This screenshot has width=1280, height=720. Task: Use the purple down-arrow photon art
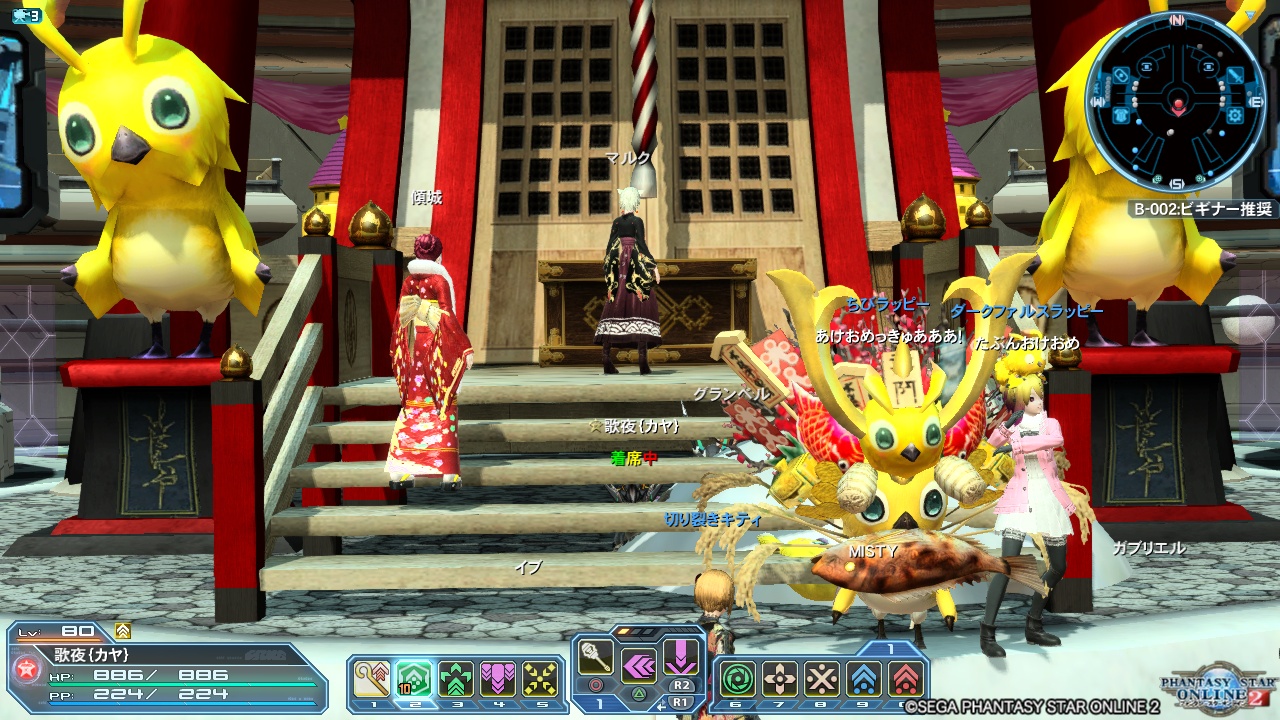(681, 657)
